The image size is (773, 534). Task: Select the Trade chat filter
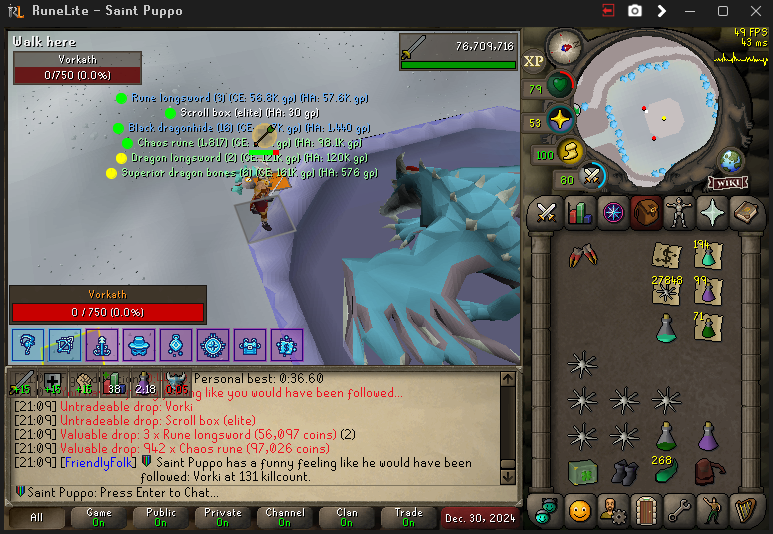(x=408, y=517)
